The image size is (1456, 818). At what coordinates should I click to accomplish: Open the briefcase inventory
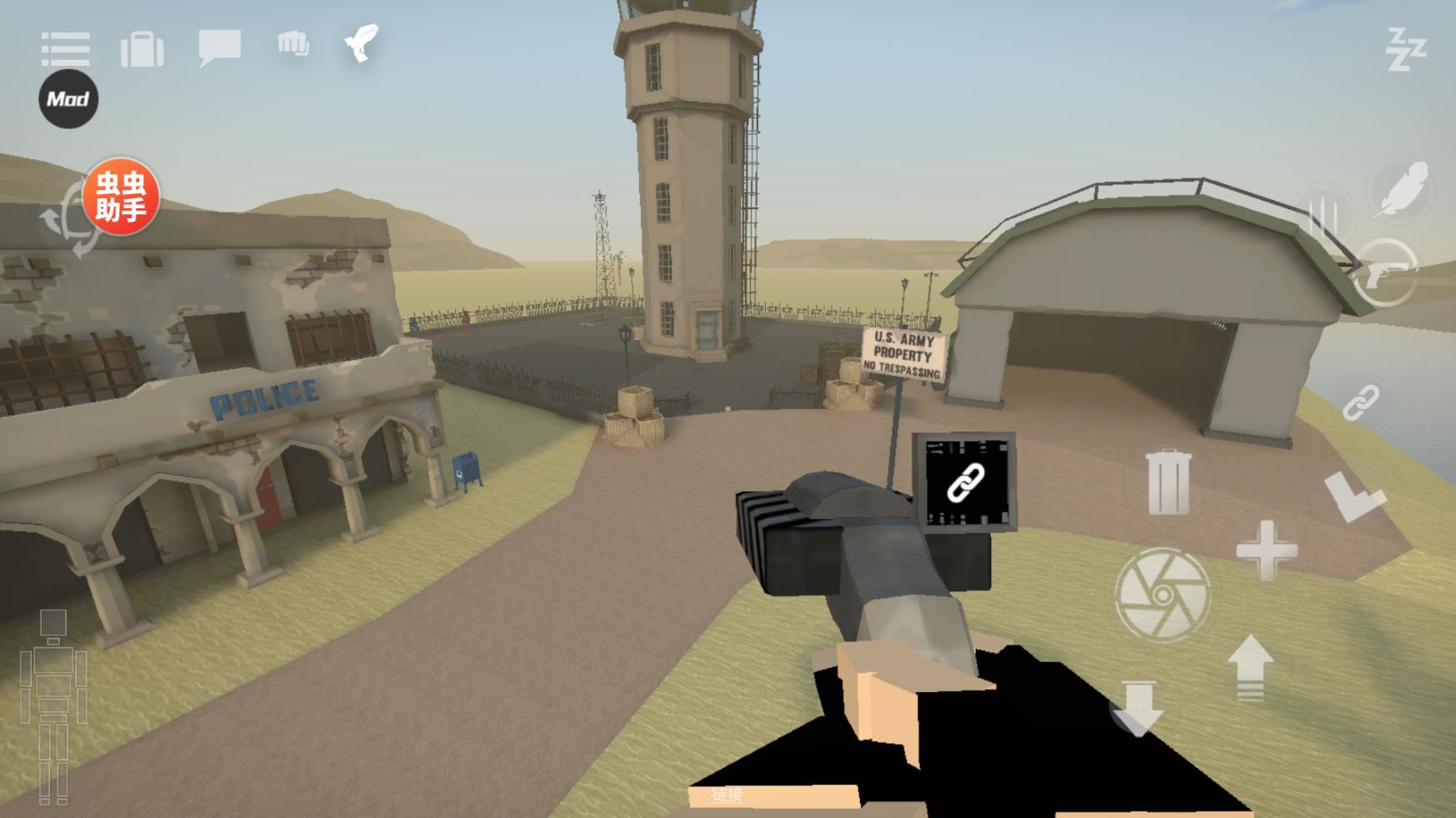143,49
